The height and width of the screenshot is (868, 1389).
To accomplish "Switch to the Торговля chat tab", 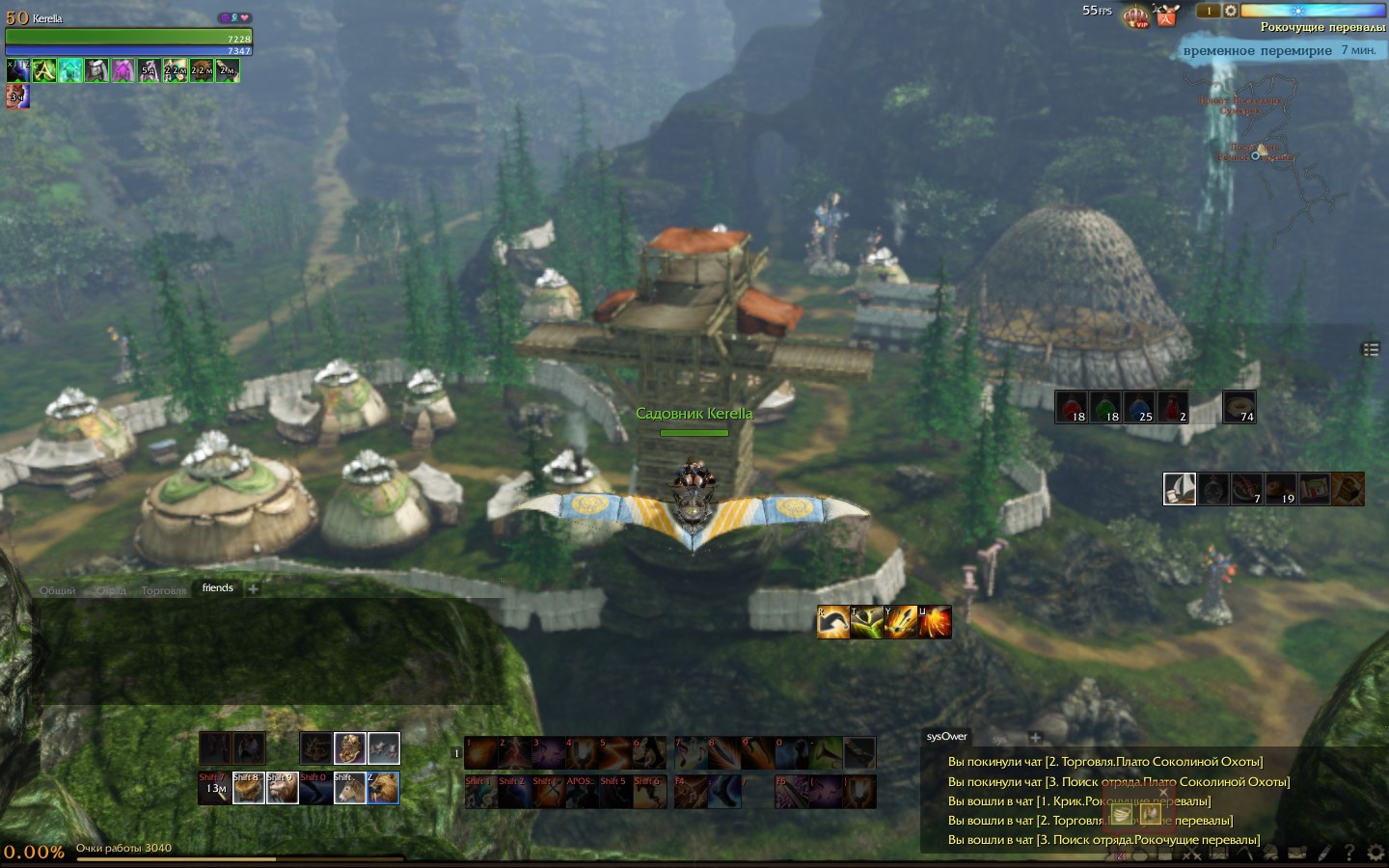I will [x=163, y=590].
